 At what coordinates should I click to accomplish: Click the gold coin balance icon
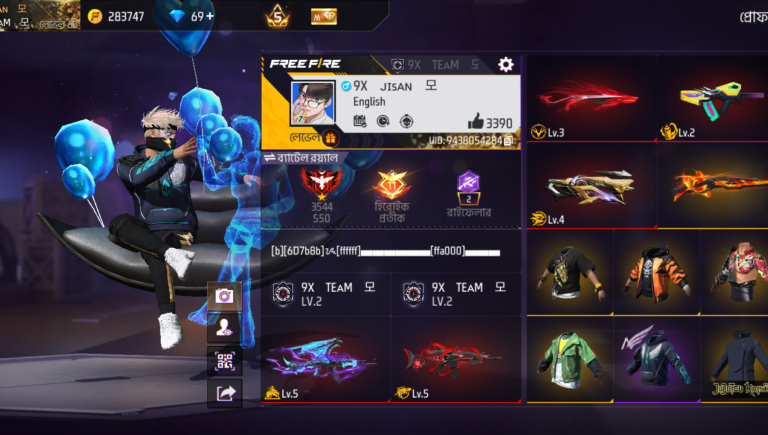click(95, 16)
